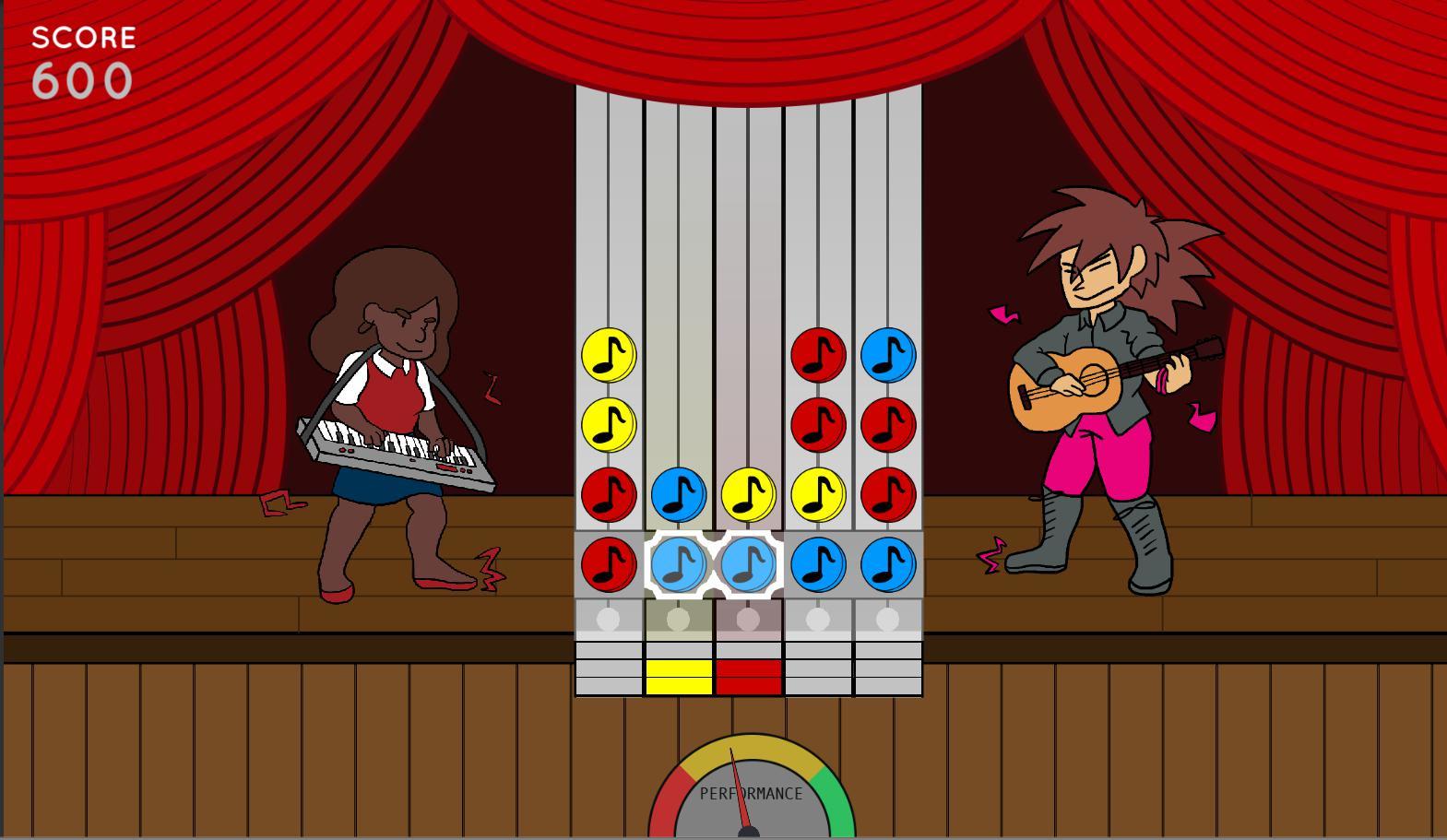
Task: Click the top blue note in the rightmost lane
Action: pos(888,353)
